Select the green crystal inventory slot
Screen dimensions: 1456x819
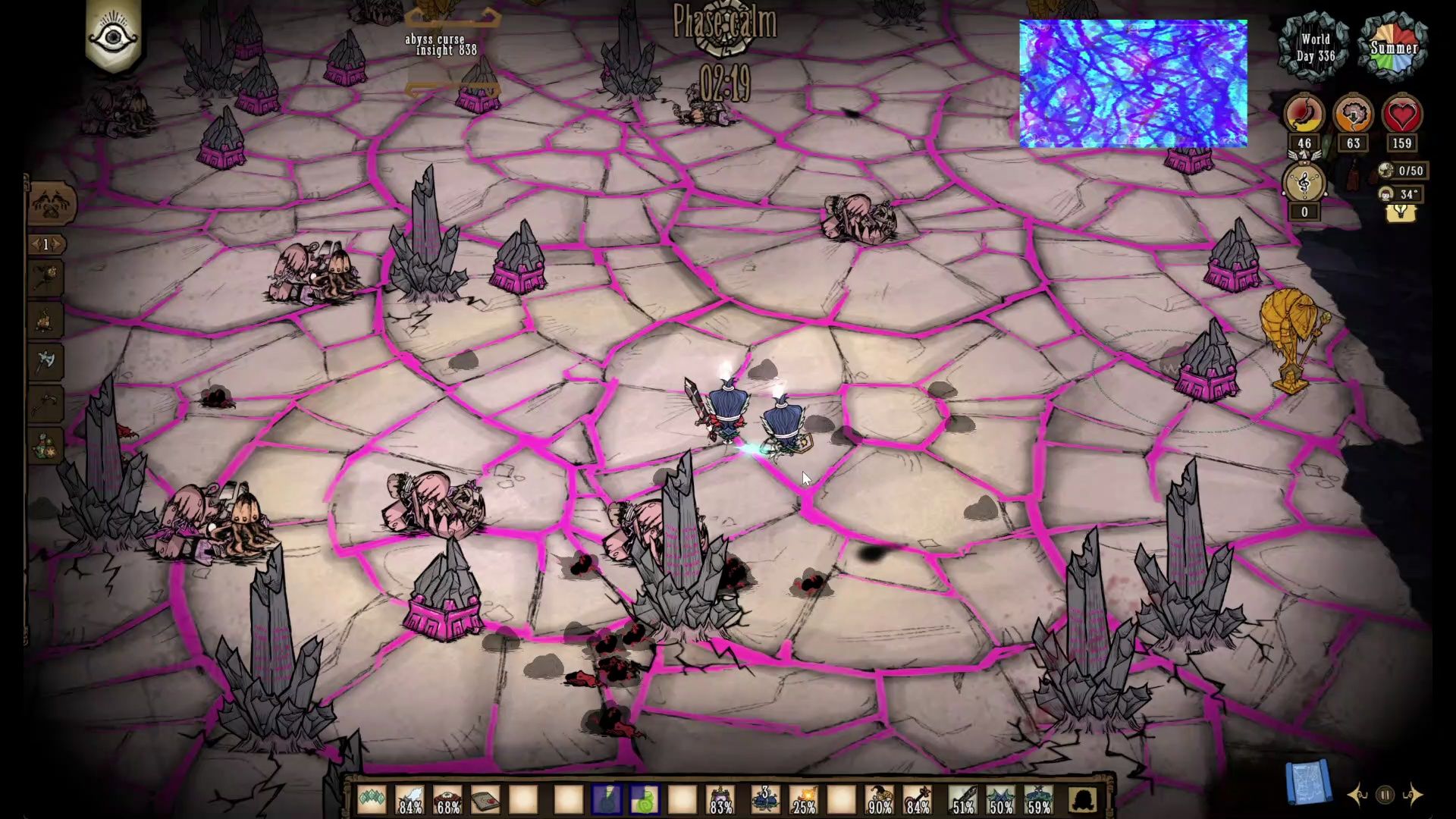372,799
